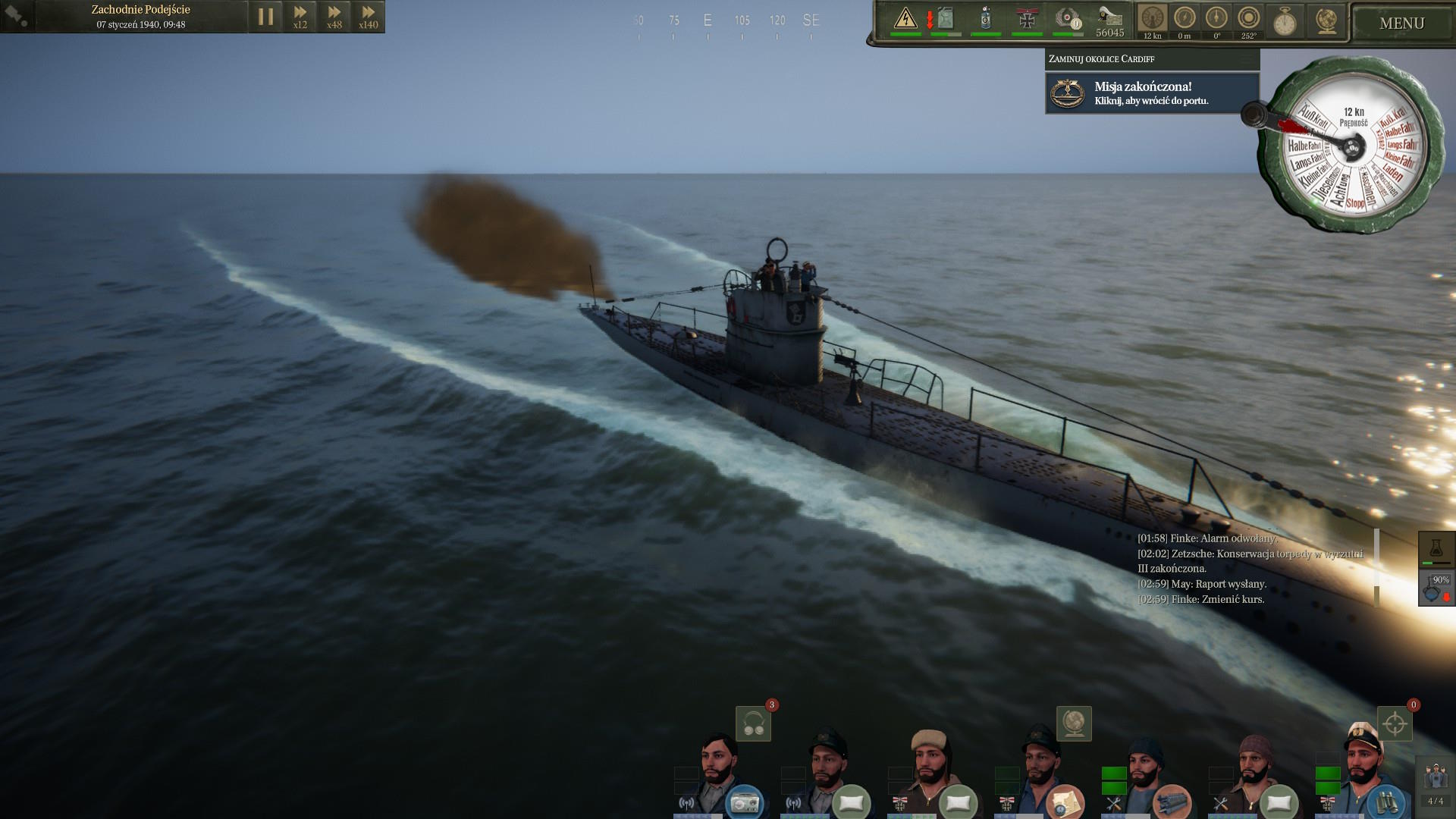Open the hydrophone headphones panel
1456x819 pixels.
(x=753, y=723)
